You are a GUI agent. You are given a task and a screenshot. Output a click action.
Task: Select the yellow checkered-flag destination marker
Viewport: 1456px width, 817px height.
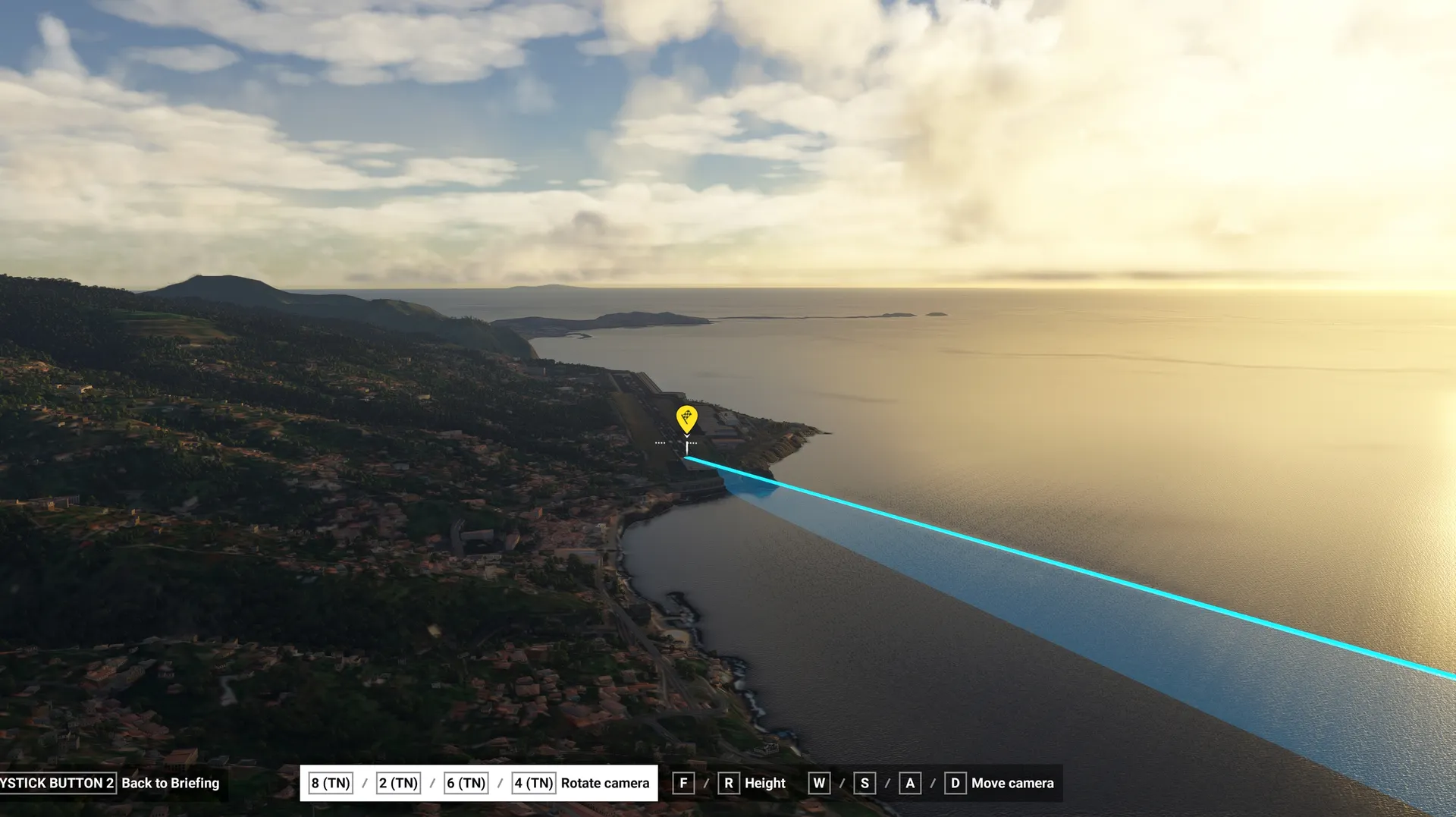[686, 418]
